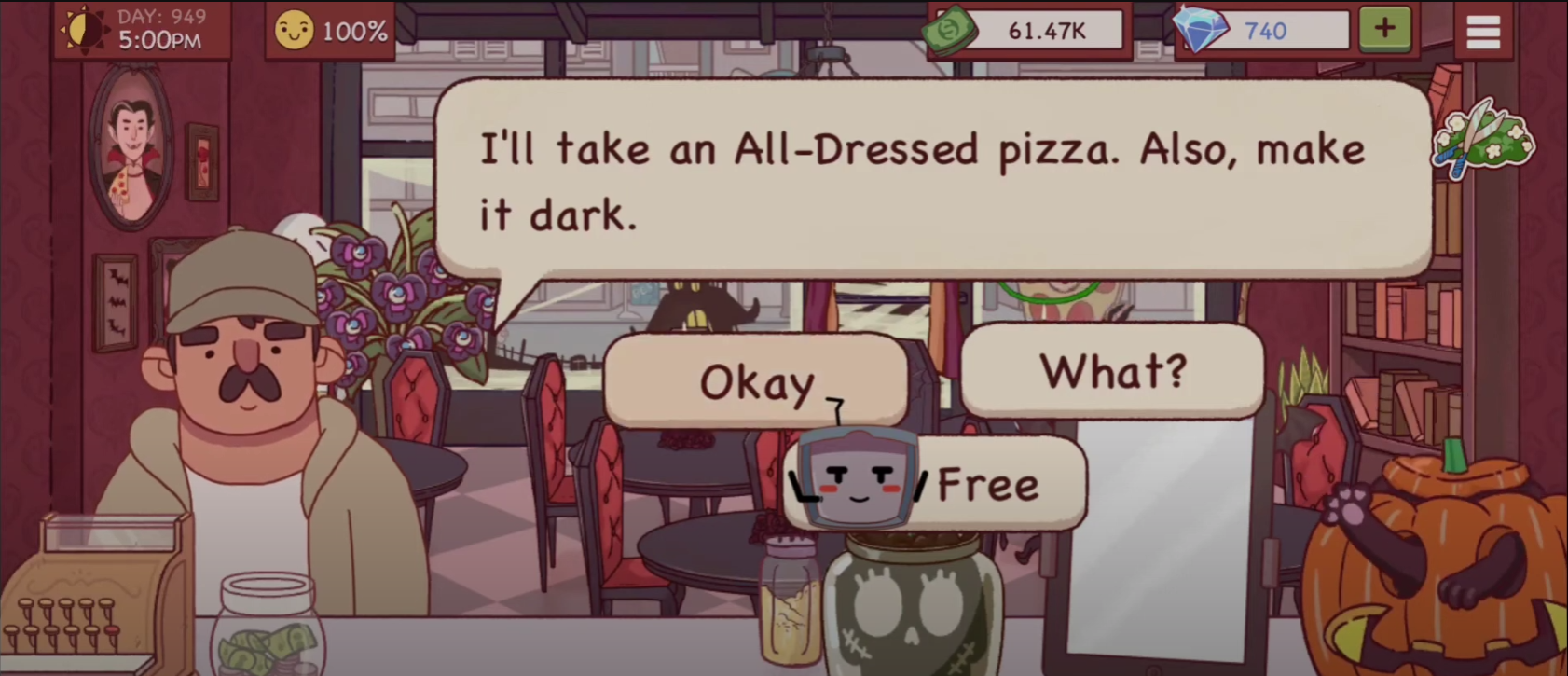Tap the gem count reading 740
The height and width of the screenshot is (676, 1568).
tap(1267, 29)
